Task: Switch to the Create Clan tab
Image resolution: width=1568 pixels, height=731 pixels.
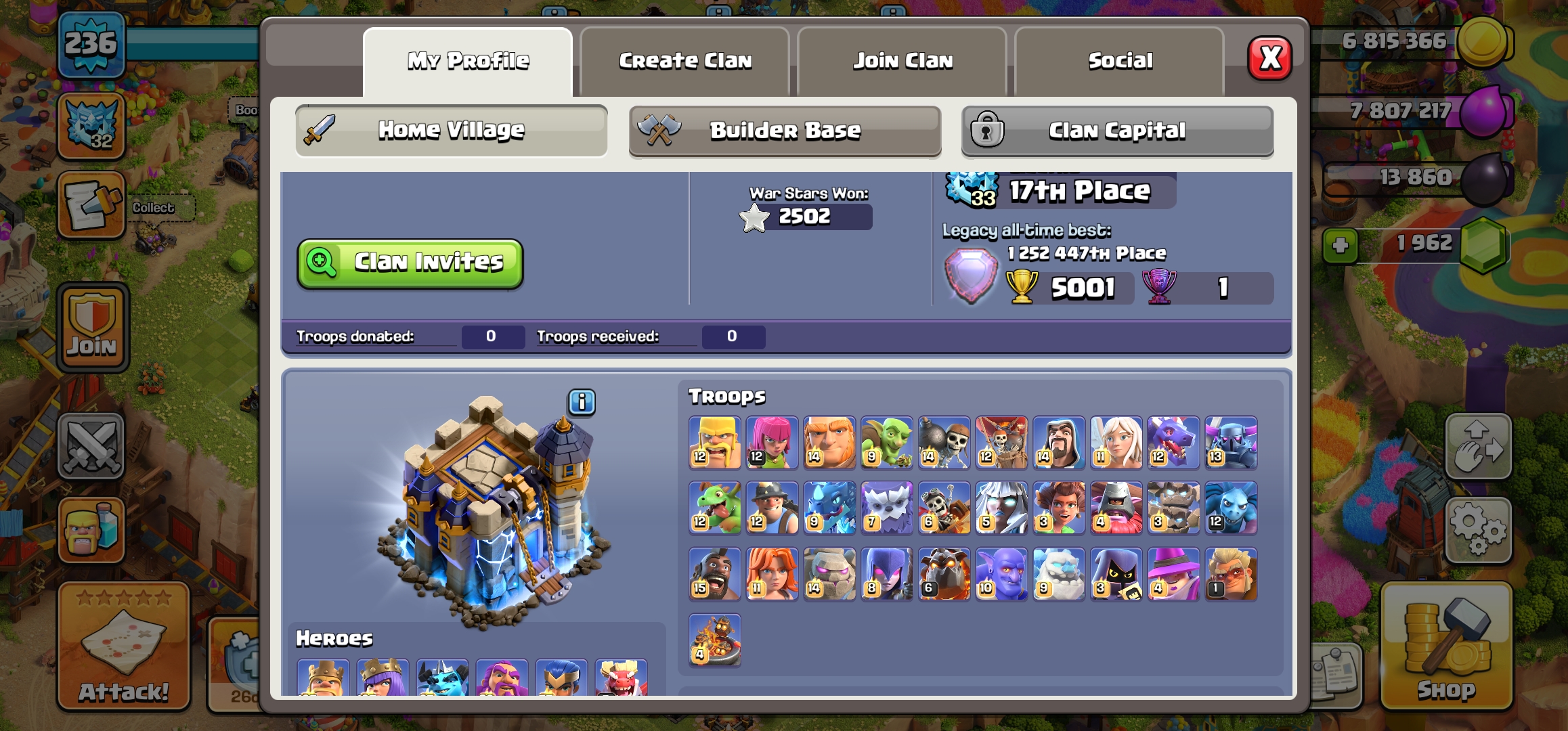Action: tap(685, 62)
